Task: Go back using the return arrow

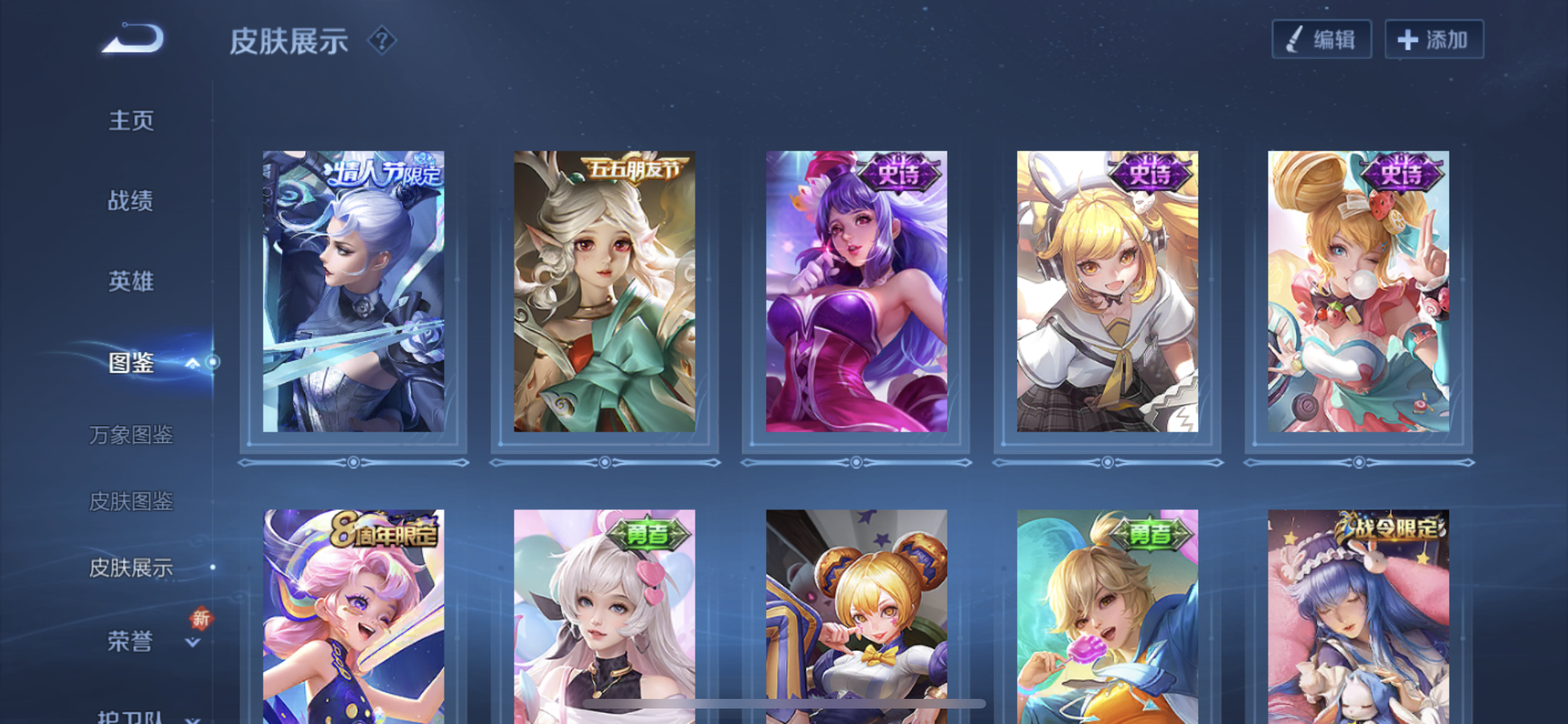Action: tap(134, 39)
